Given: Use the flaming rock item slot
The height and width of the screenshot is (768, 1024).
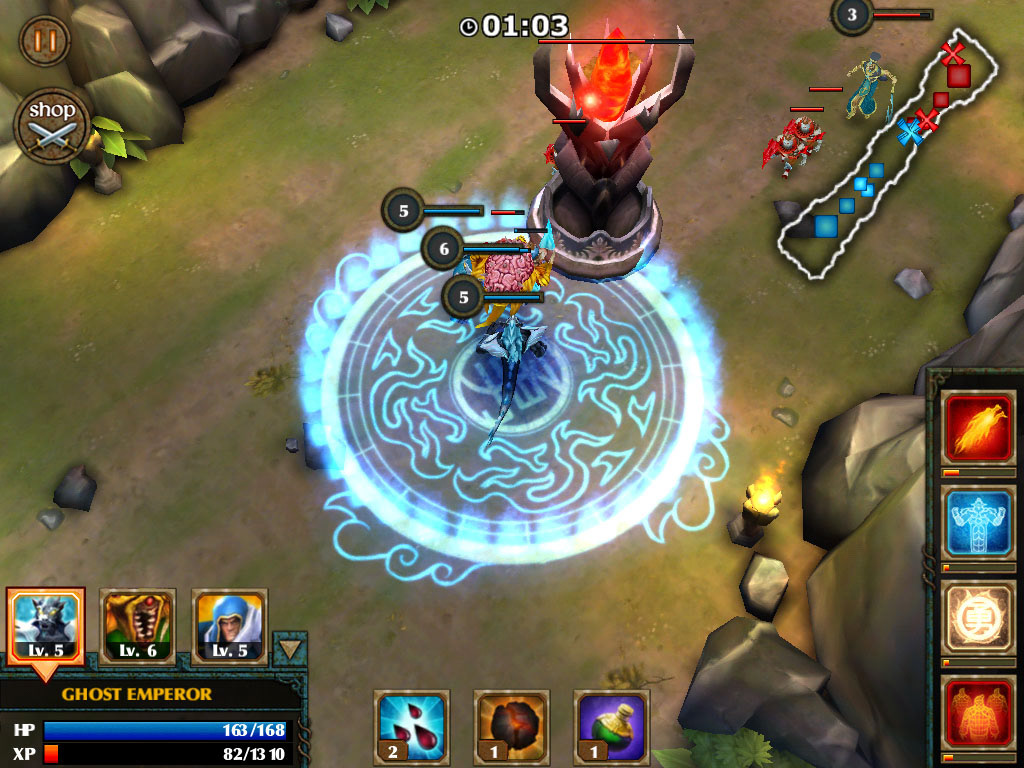Looking at the screenshot, I should click(x=511, y=726).
